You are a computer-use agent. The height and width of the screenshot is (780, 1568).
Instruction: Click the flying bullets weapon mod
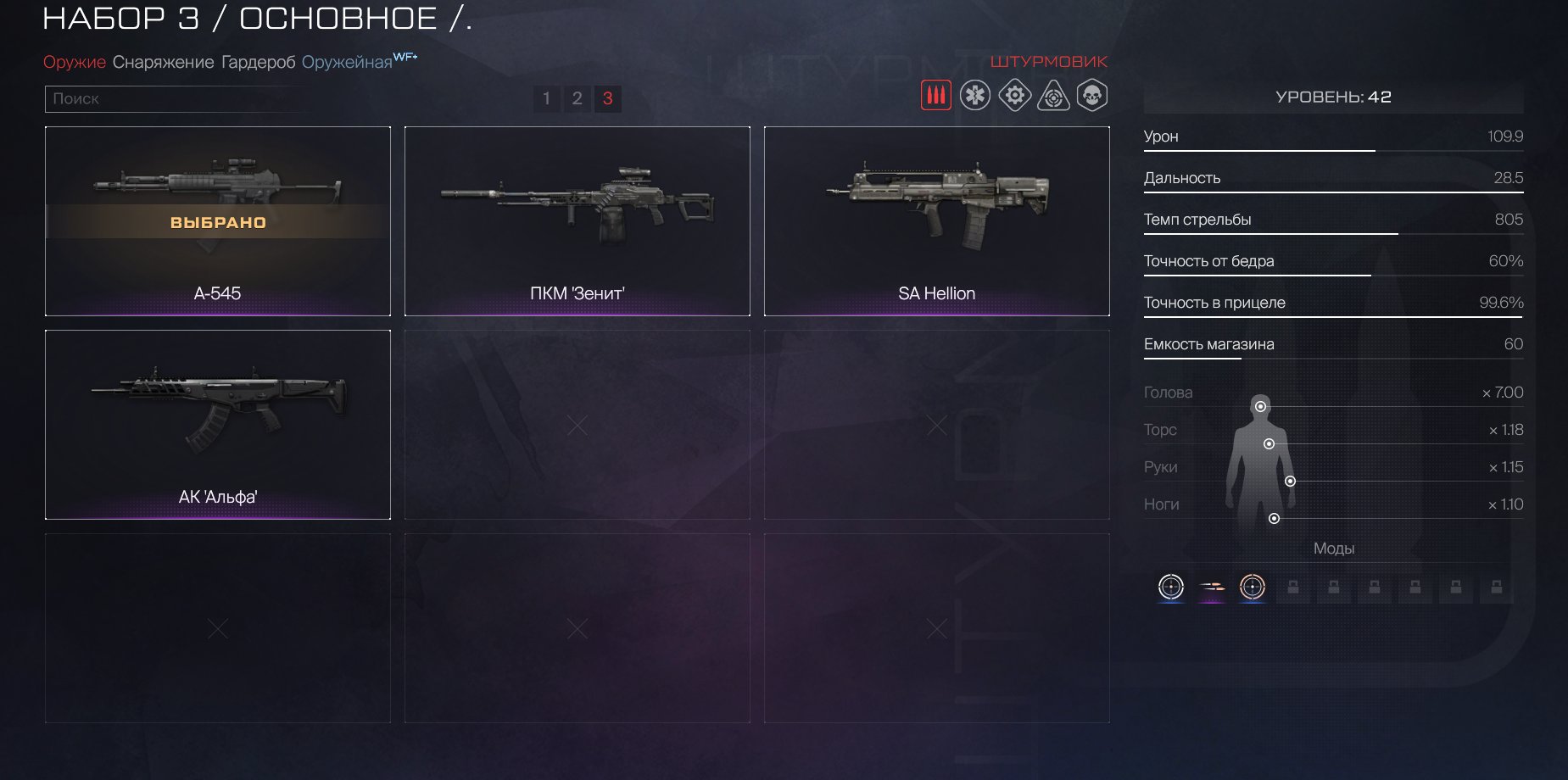pos(1212,587)
